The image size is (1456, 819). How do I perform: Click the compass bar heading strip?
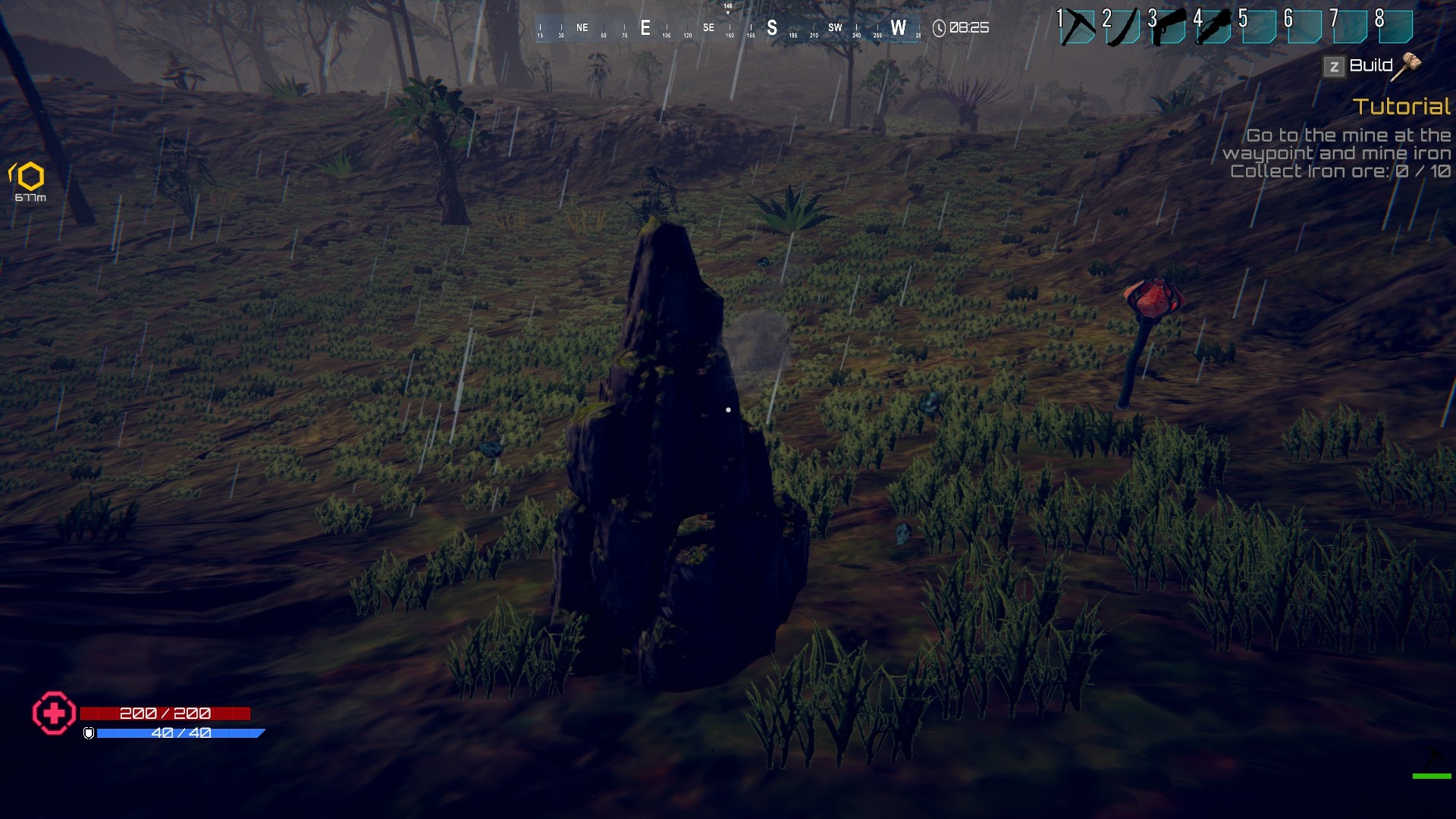tap(728, 29)
